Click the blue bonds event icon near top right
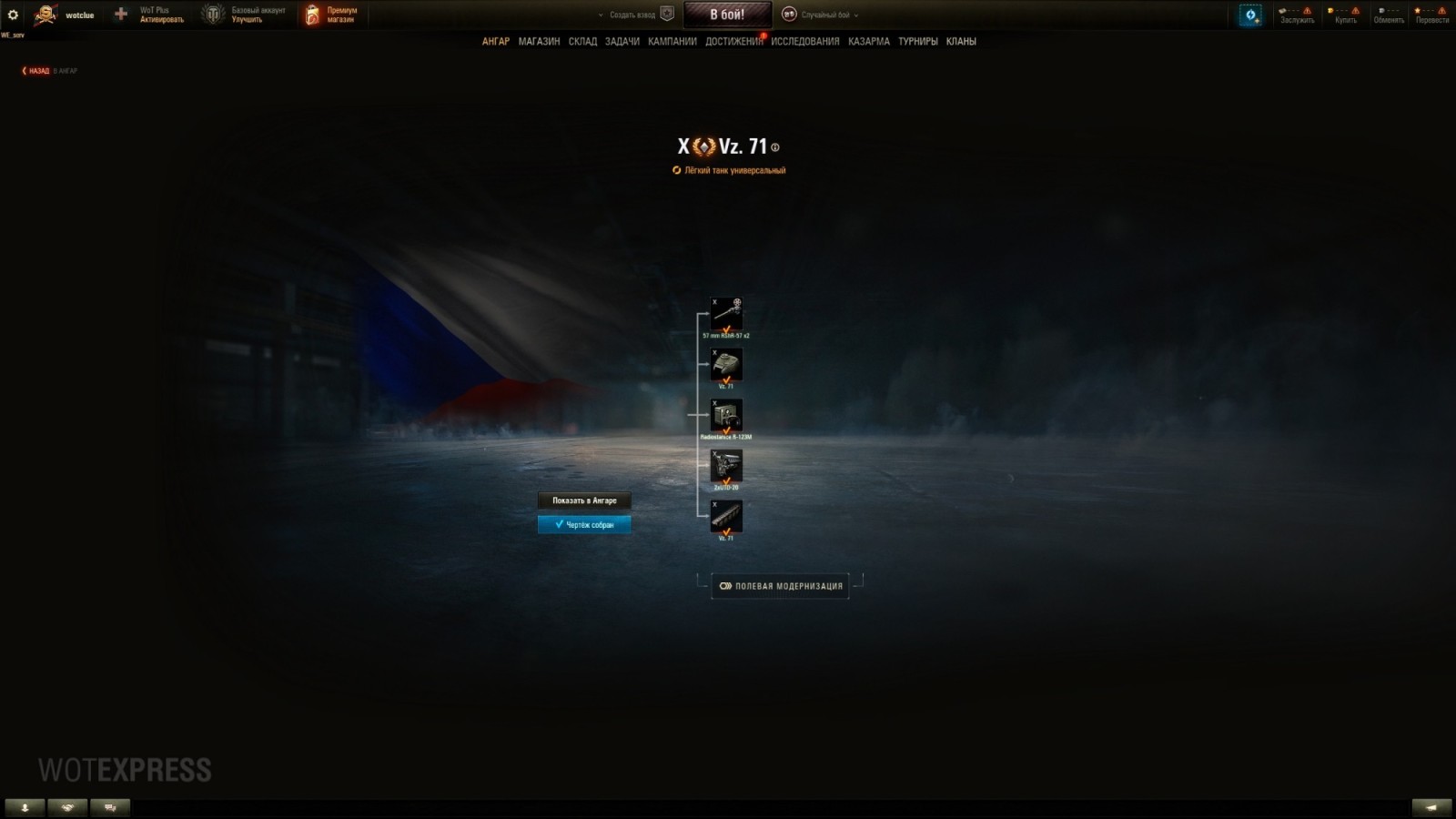Viewport: 1456px width, 819px height. pos(1249,14)
